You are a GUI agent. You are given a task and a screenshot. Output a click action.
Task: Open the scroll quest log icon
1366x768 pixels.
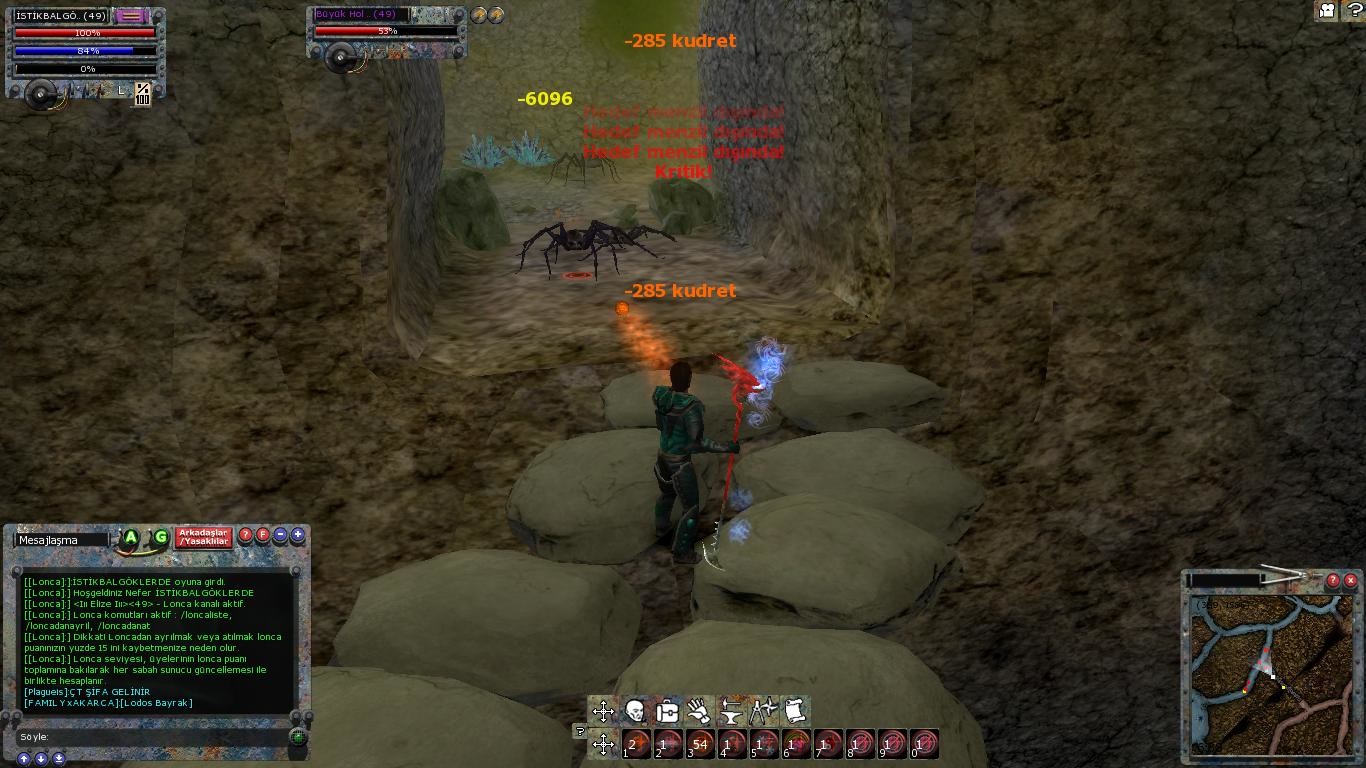pyautogui.click(x=795, y=711)
